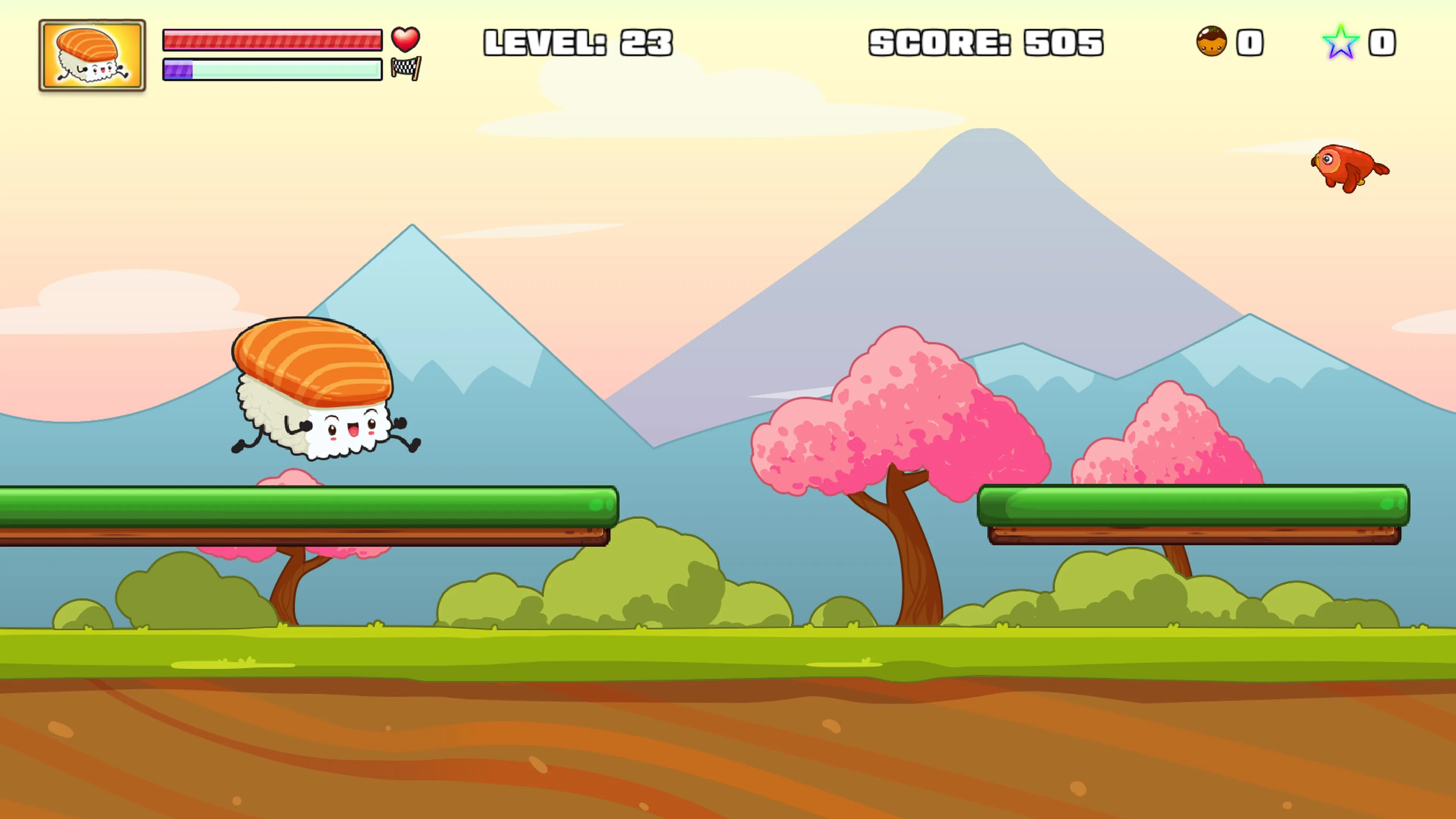The width and height of the screenshot is (1456, 819).
Task: Click the salmon sushi character portrait
Action: 92,55
